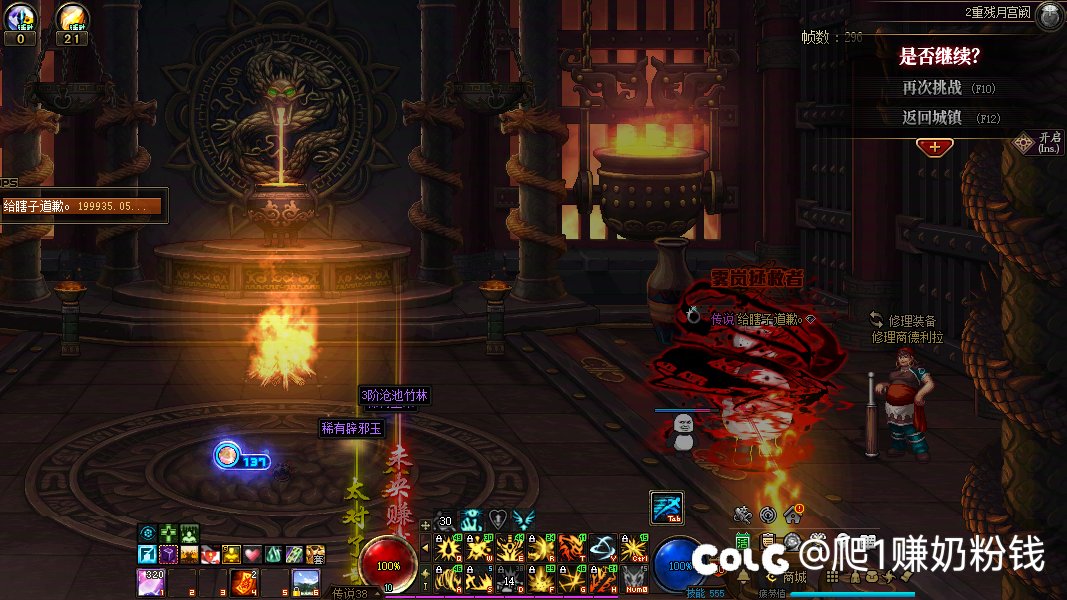Activate the blue Tab skill icon
Image resolution: width=1067 pixels, height=600 pixels.
pyautogui.click(x=666, y=507)
